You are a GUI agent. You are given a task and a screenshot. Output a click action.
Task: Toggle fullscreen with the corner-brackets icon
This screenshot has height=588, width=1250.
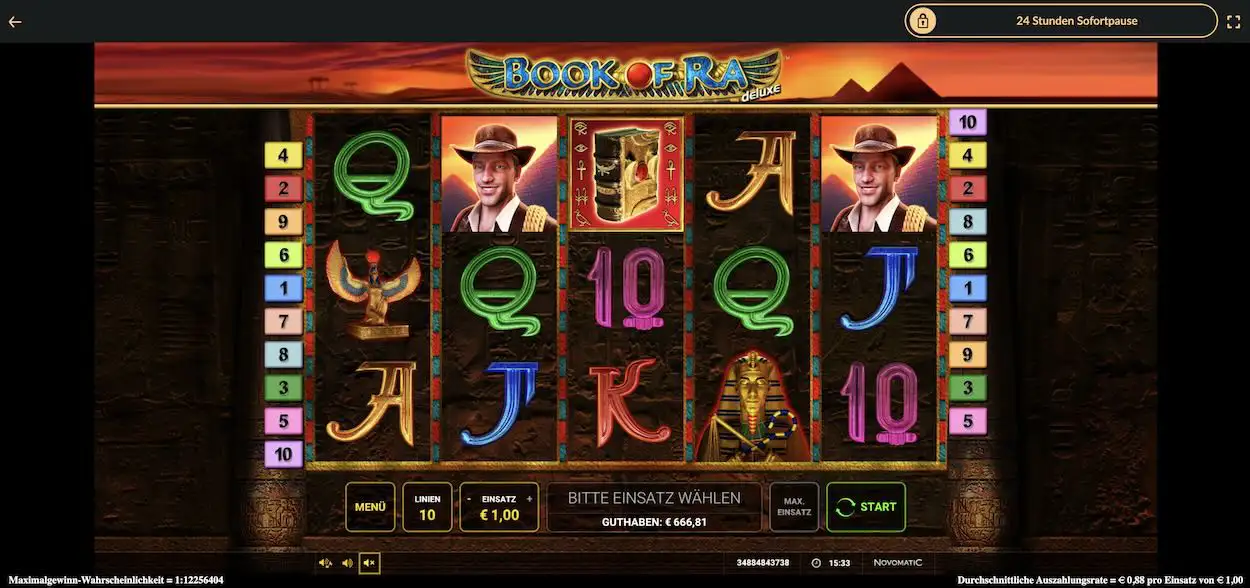tap(1233, 21)
